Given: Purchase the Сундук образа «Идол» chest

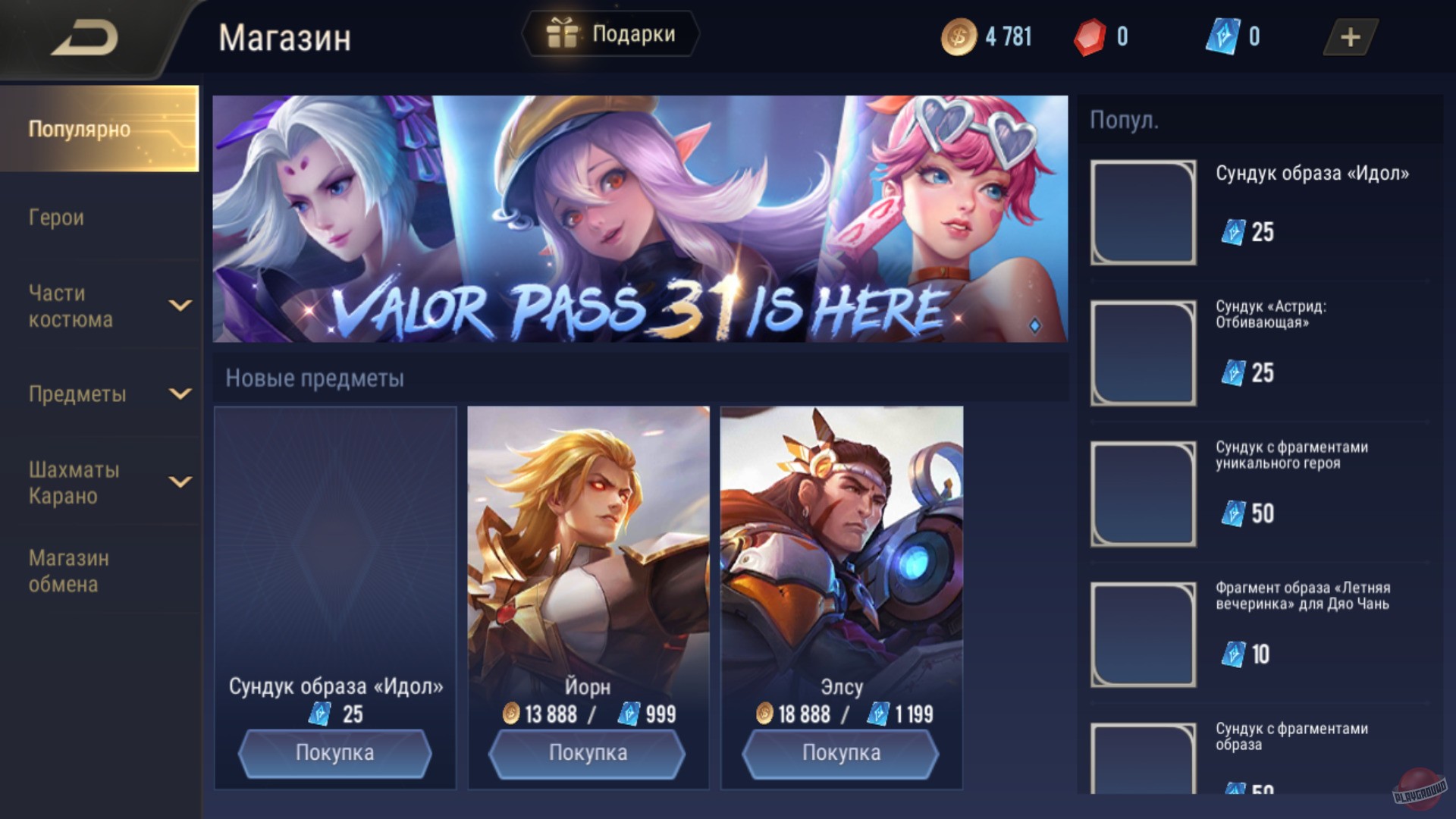Looking at the screenshot, I should (x=334, y=752).
